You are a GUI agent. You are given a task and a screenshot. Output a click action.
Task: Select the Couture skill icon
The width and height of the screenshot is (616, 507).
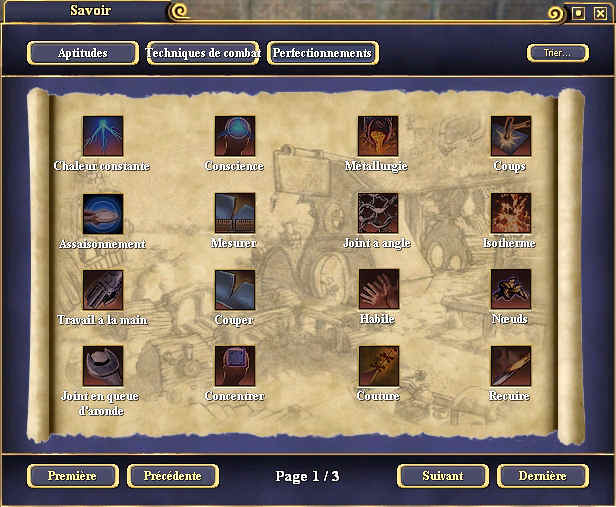[378, 366]
